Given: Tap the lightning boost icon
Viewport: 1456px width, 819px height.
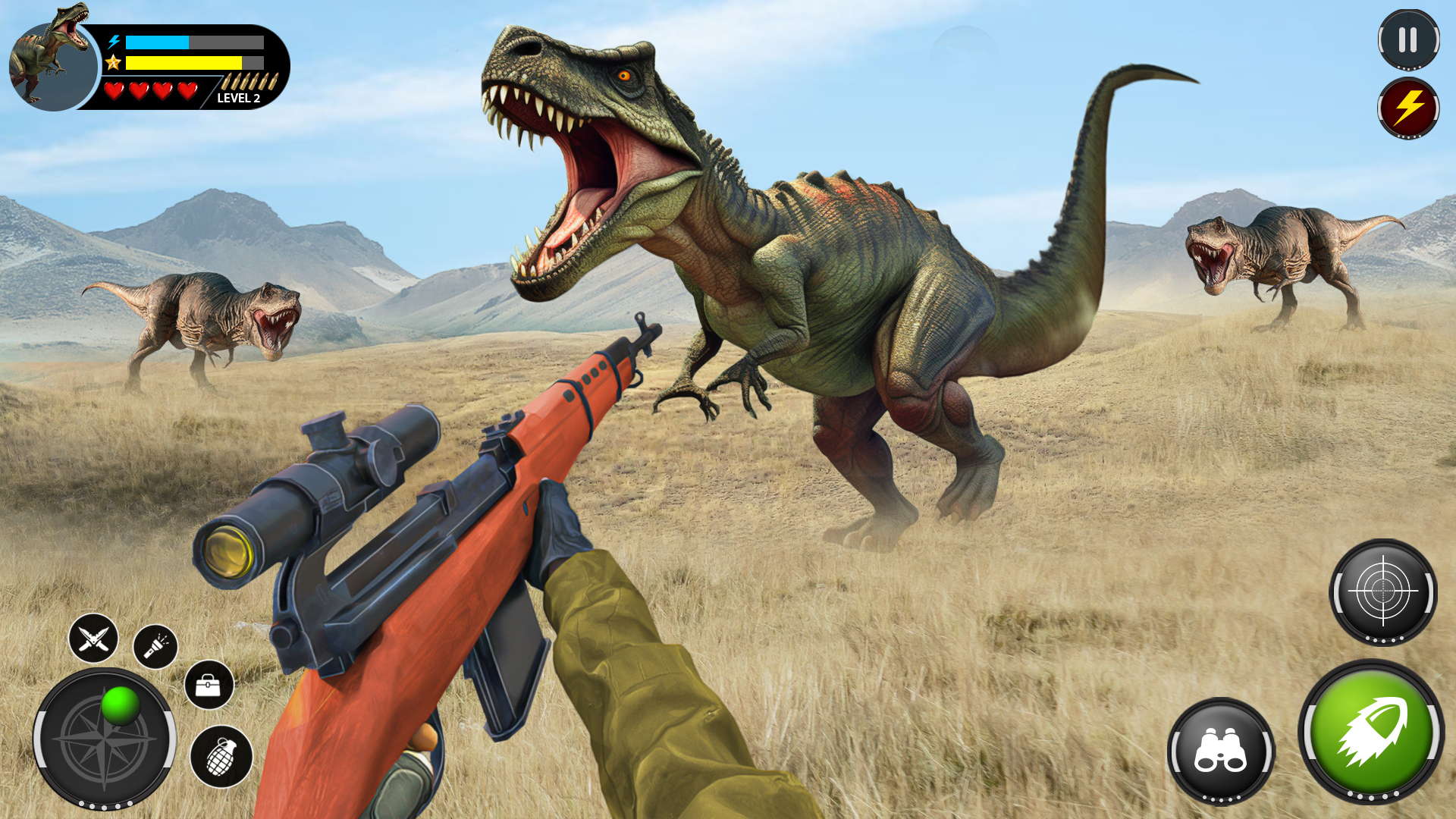Looking at the screenshot, I should pos(1408,108).
